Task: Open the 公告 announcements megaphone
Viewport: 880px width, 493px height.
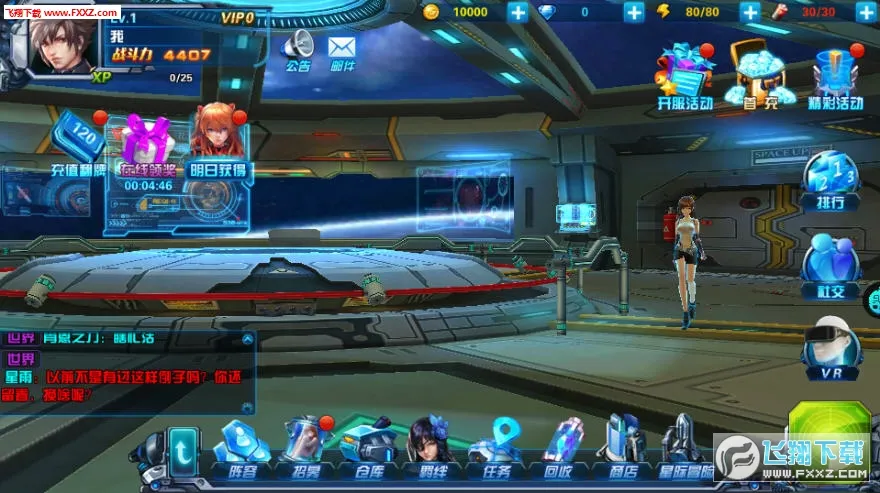Action: (x=297, y=48)
